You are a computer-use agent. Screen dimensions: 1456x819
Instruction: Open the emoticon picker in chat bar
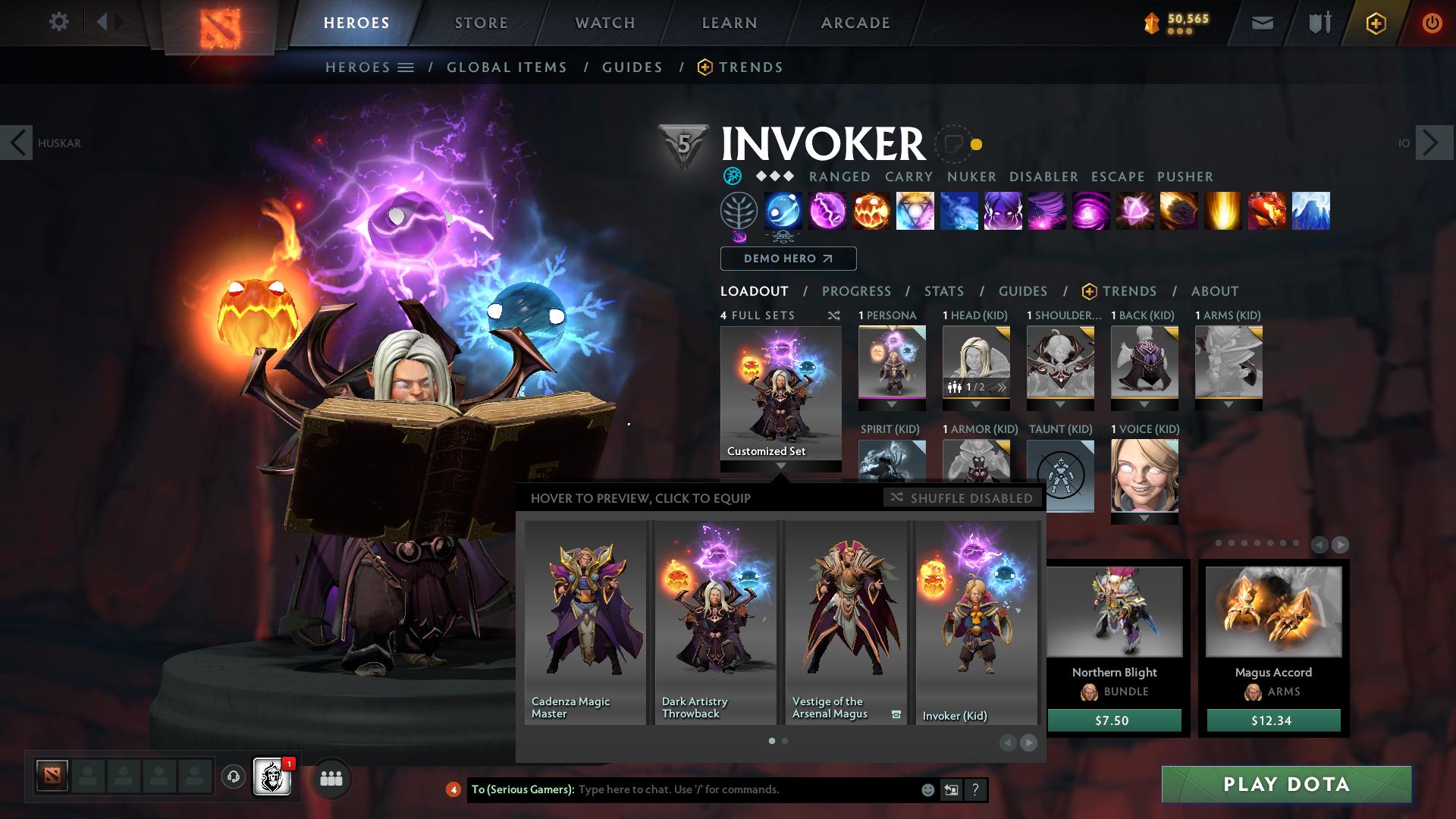point(927,790)
